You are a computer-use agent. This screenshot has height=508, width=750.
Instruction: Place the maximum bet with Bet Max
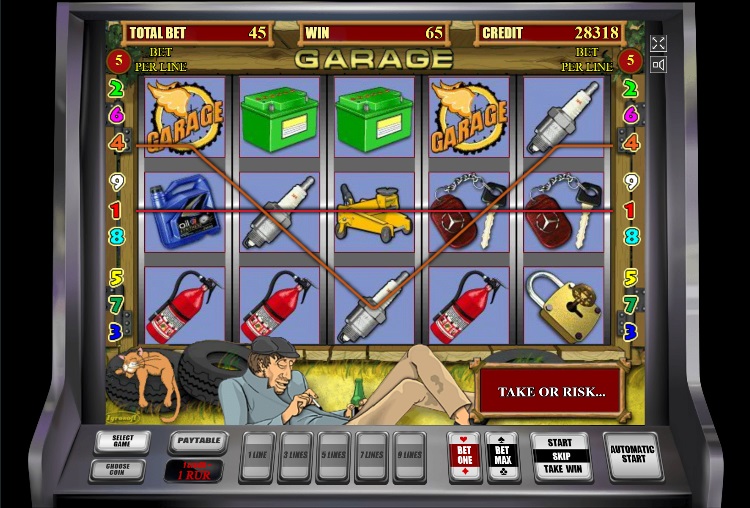[502, 455]
